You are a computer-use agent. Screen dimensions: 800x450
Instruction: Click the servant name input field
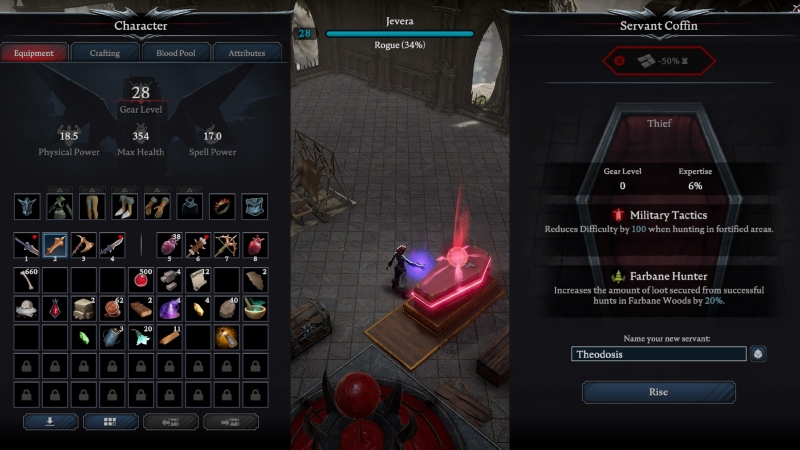point(659,354)
